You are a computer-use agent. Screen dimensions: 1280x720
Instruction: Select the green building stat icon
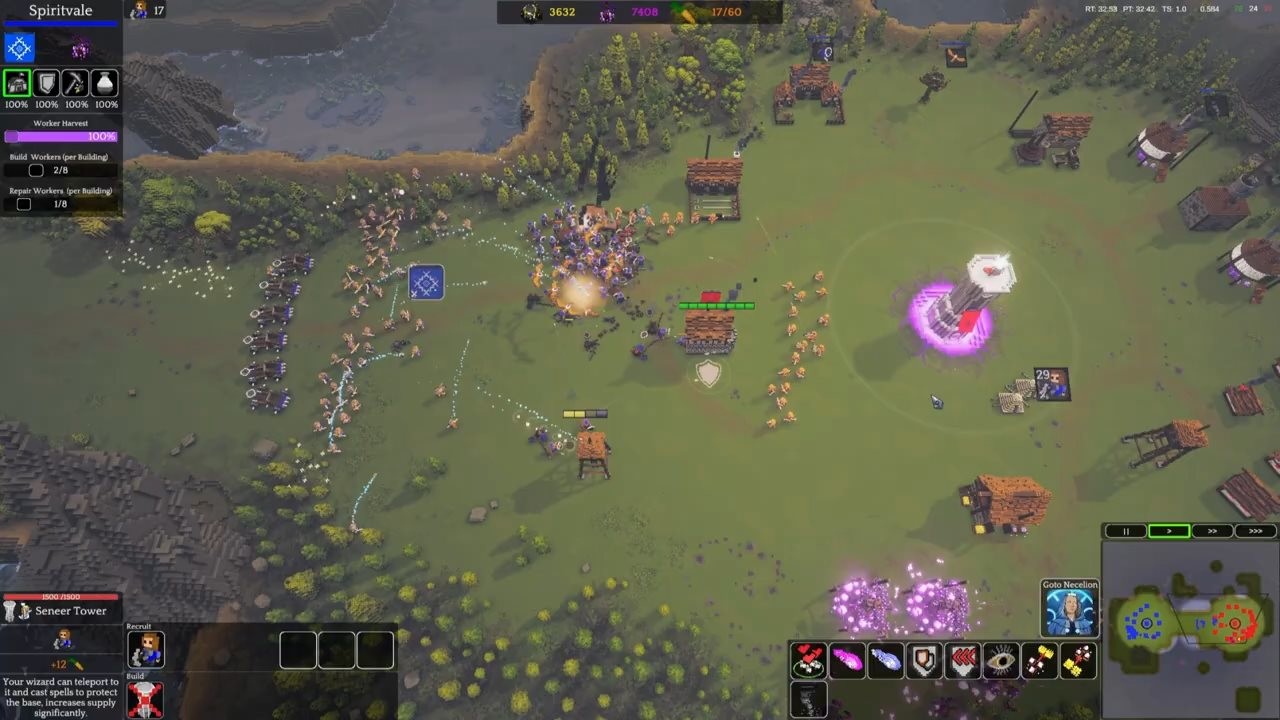pos(17,83)
